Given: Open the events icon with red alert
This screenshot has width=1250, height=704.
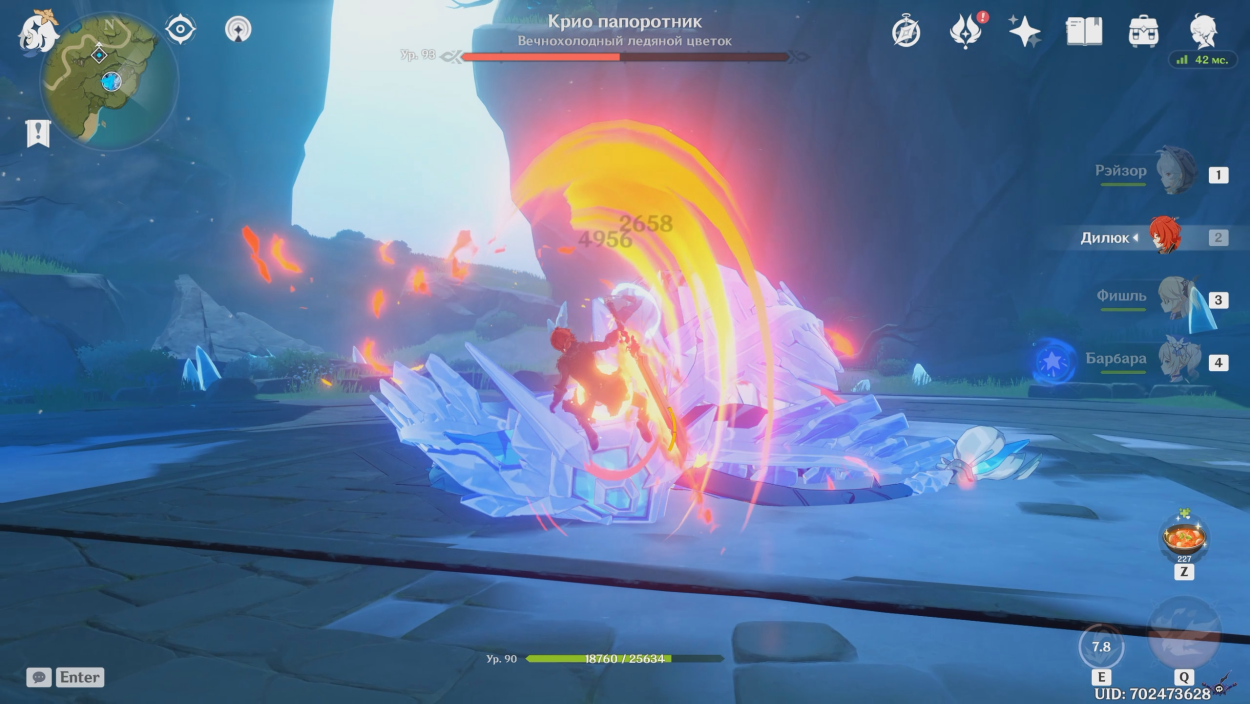Looking at the screenshot, I should pos(965,31).
